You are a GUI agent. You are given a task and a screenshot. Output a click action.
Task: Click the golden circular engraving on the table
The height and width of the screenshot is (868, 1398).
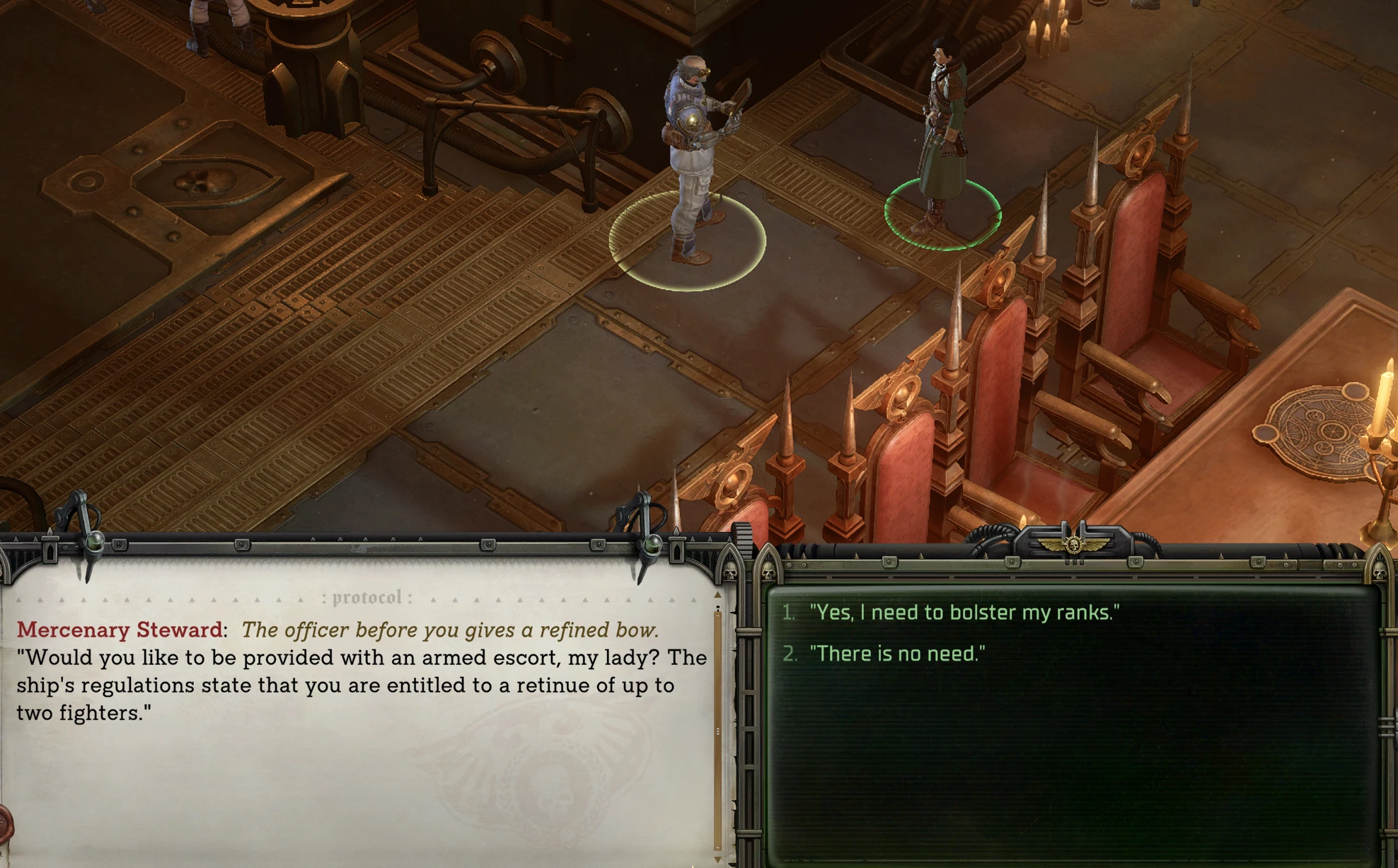pos(1328,429)
